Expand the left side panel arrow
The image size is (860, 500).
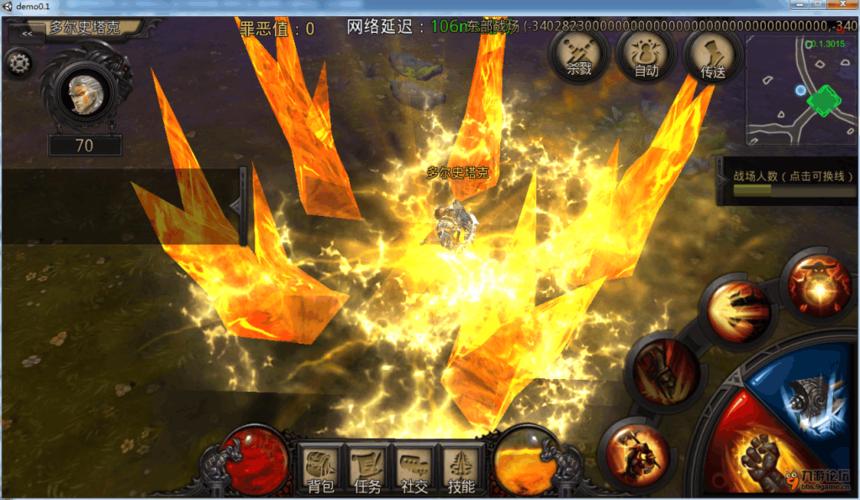click(x=237, y=205)
